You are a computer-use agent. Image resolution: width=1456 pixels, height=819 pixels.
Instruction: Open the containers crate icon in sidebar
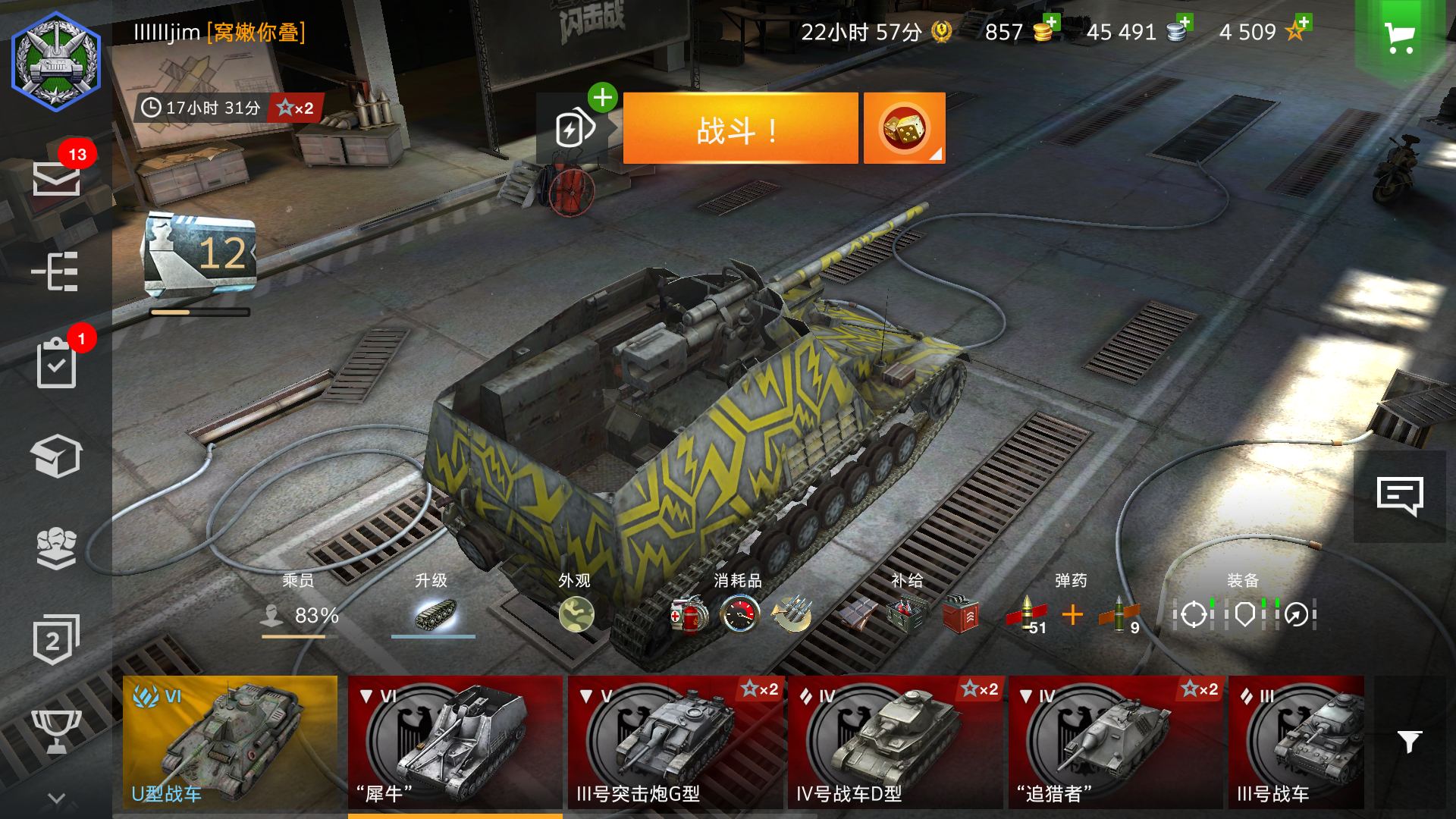click(x=57, y=455)
